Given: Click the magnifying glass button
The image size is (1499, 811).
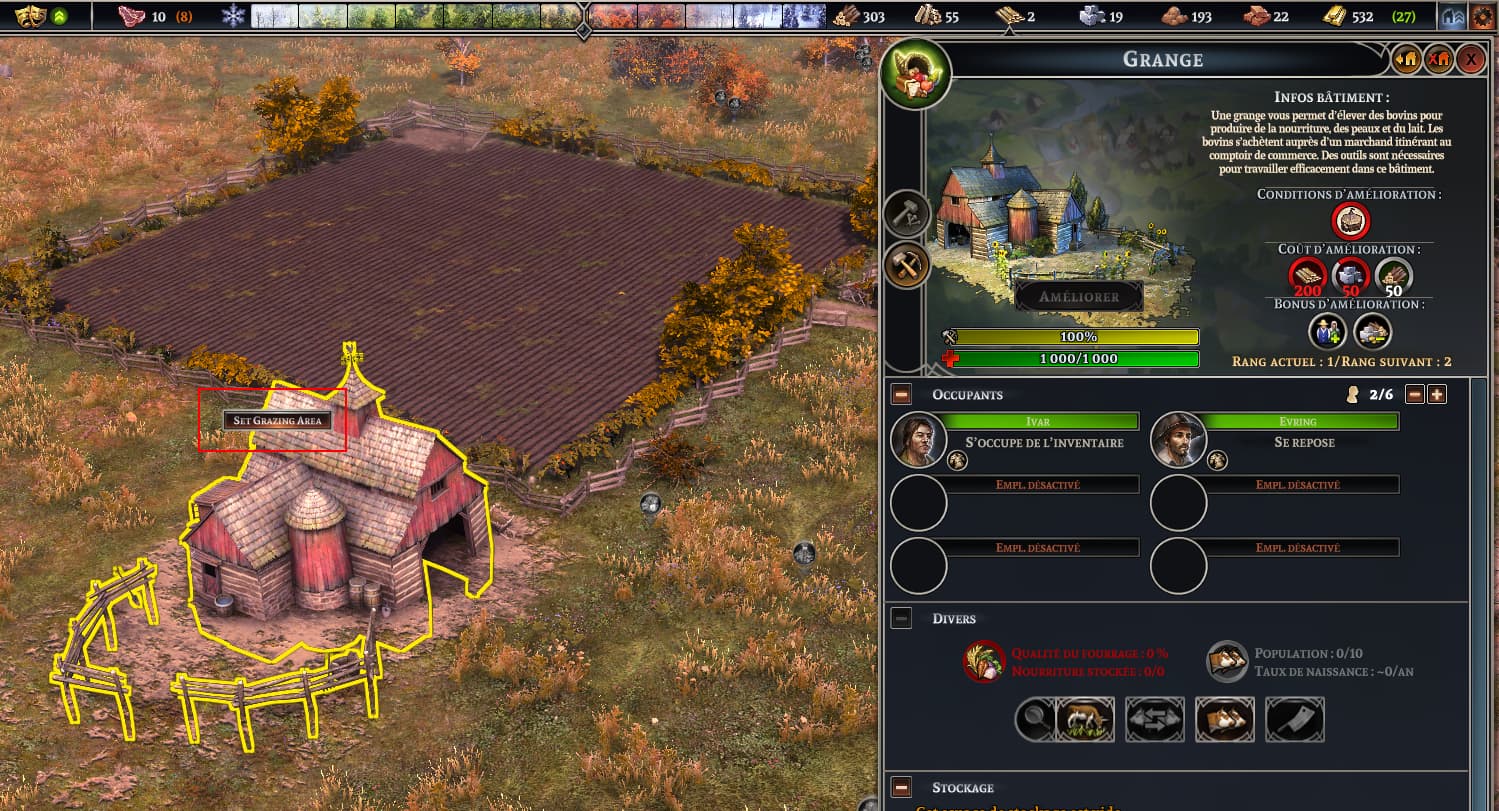Looking at the screenshot, I should pos(1035,719).
